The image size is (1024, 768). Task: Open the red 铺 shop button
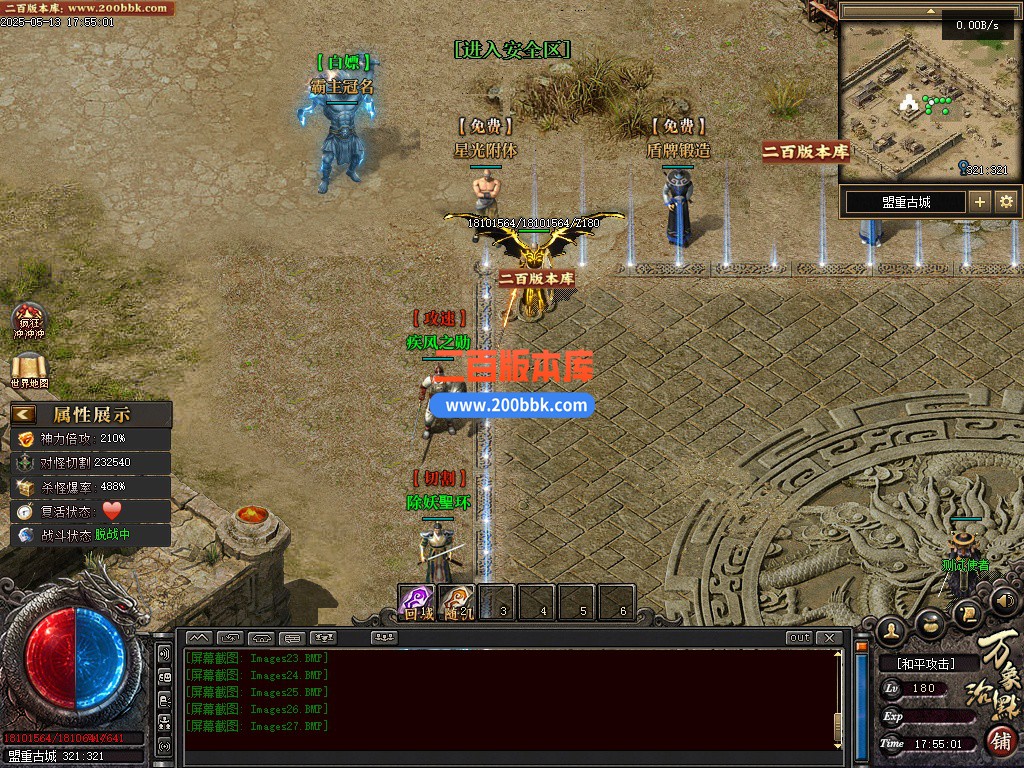click(x=1001, y=741)
